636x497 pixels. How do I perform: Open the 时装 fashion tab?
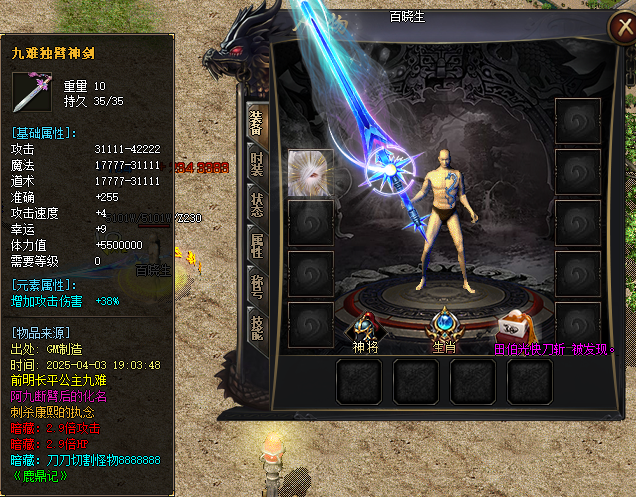pyautogui.click(x=256, y=164)
